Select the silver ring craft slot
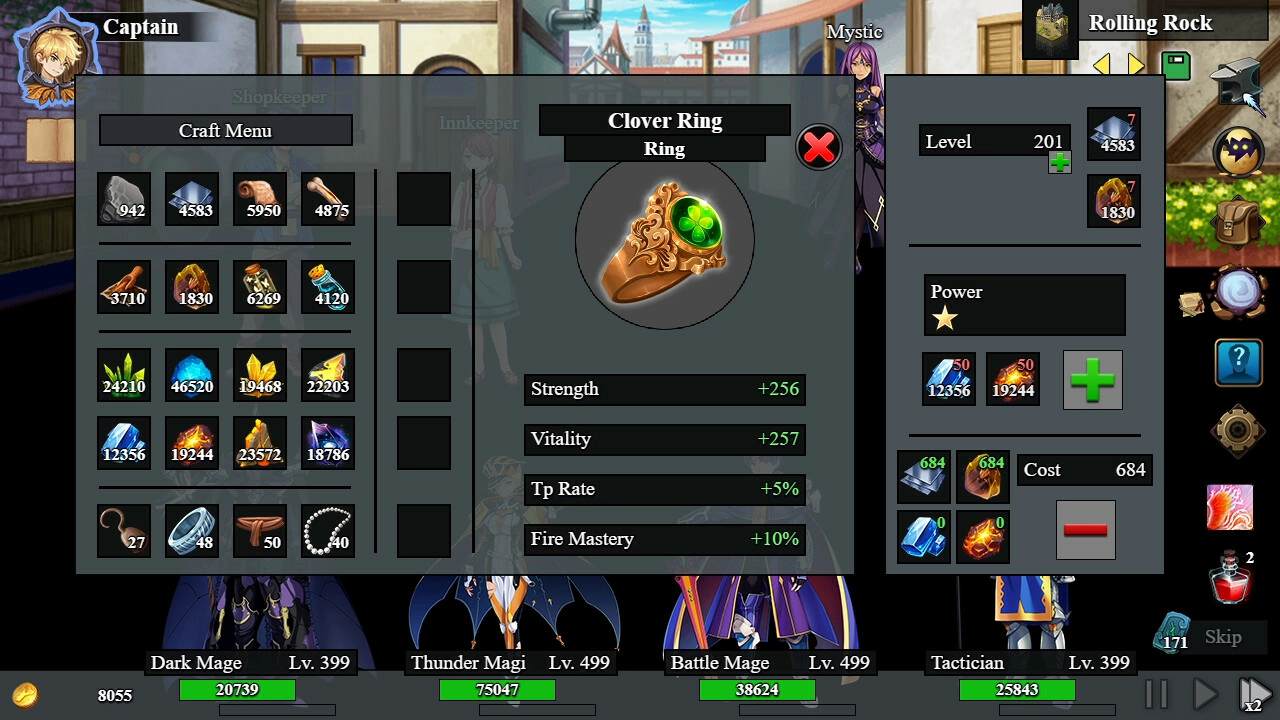Viewport: 1280px width, 720px height. (192, 530)
